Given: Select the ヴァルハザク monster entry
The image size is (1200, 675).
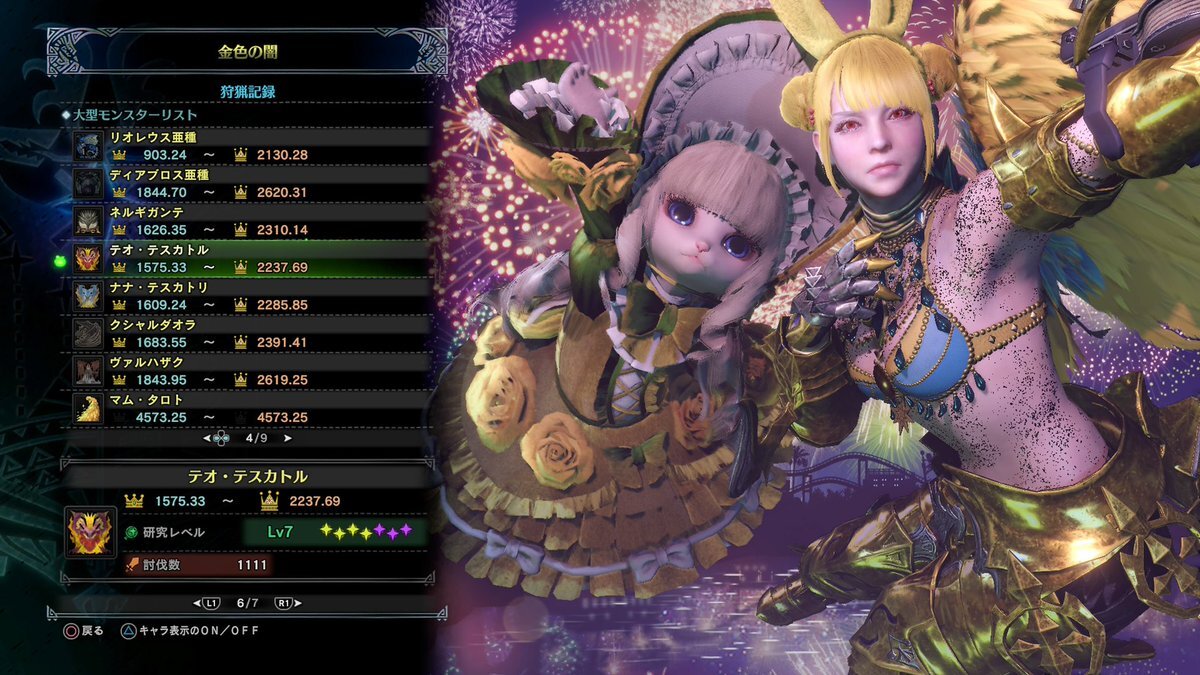Looking at the screenshot, I should [250, 371].
